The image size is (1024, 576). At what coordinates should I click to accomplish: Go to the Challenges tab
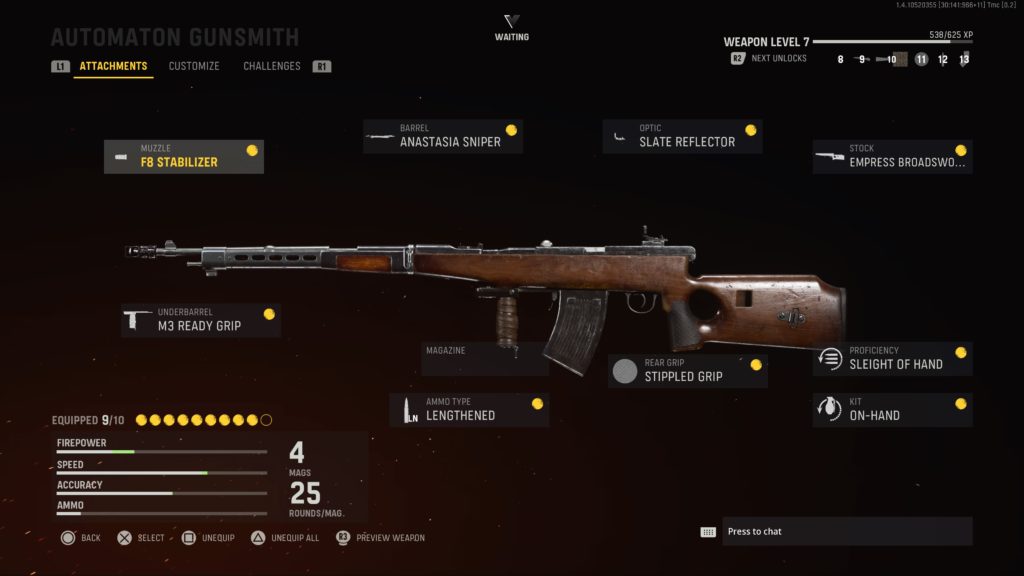272,67
